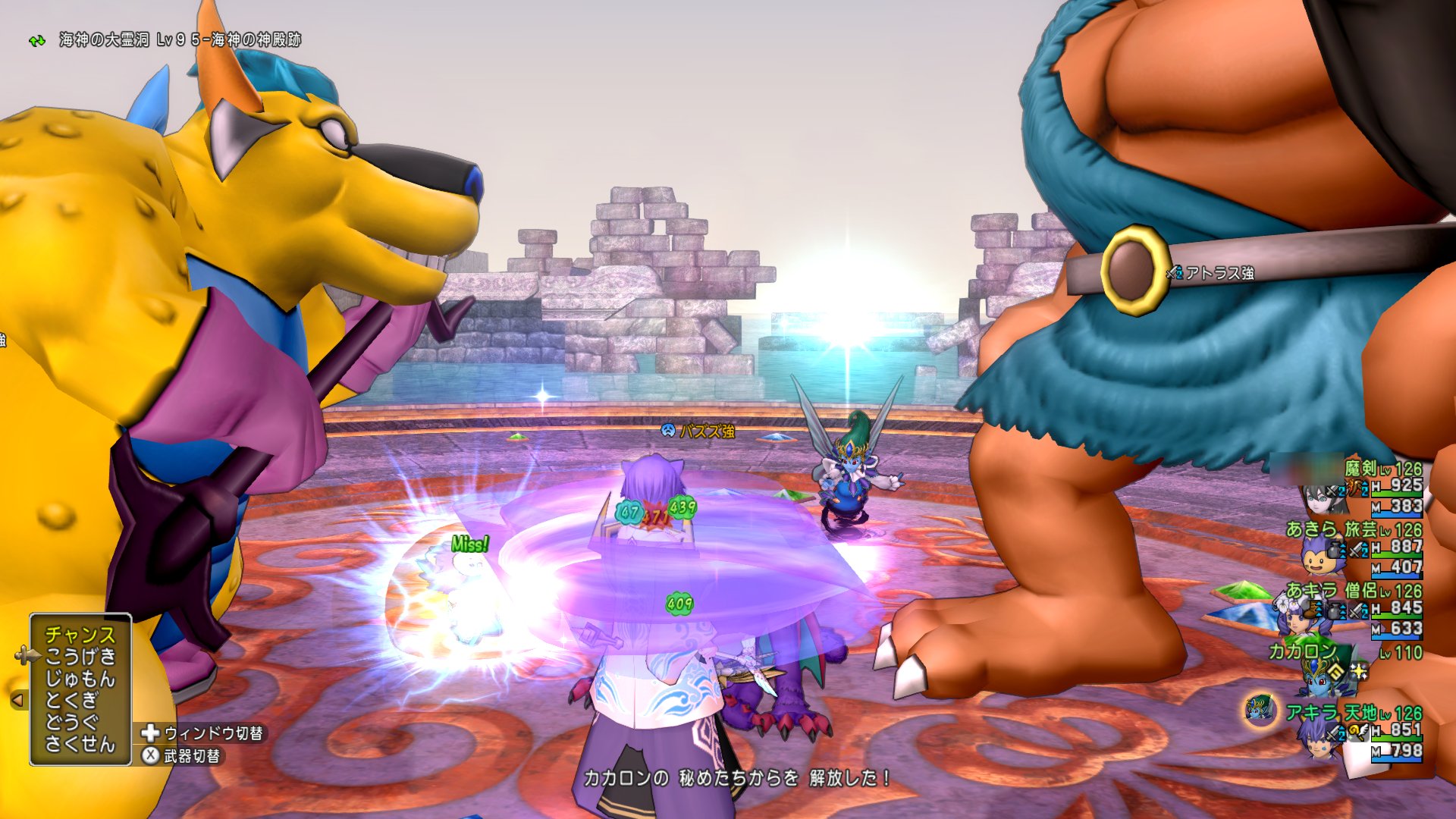Choose こうげき from the battle menu
Viewport: 1456px width, 819px height.
click(80, 657)
